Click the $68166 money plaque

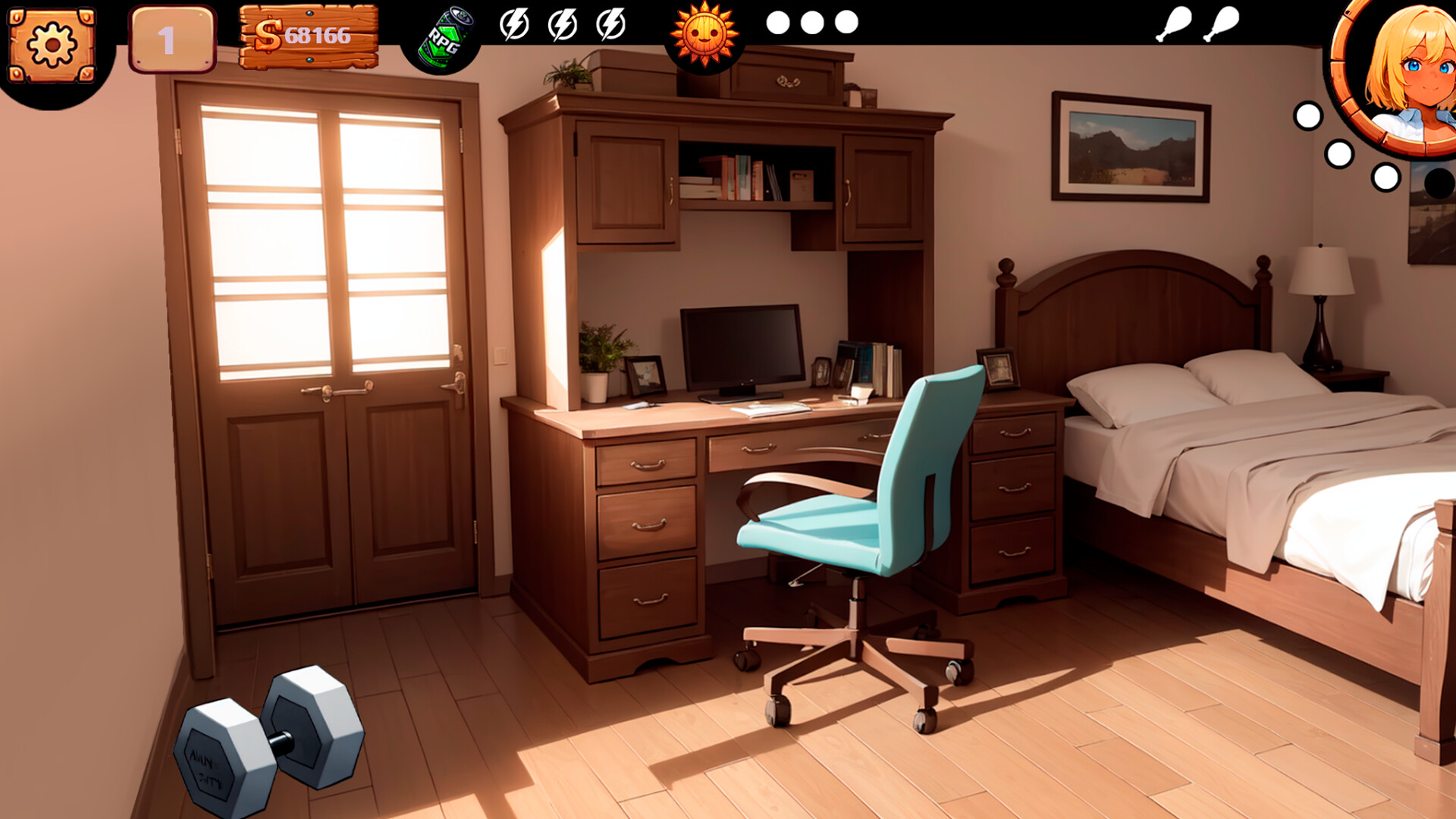[307, 34]
